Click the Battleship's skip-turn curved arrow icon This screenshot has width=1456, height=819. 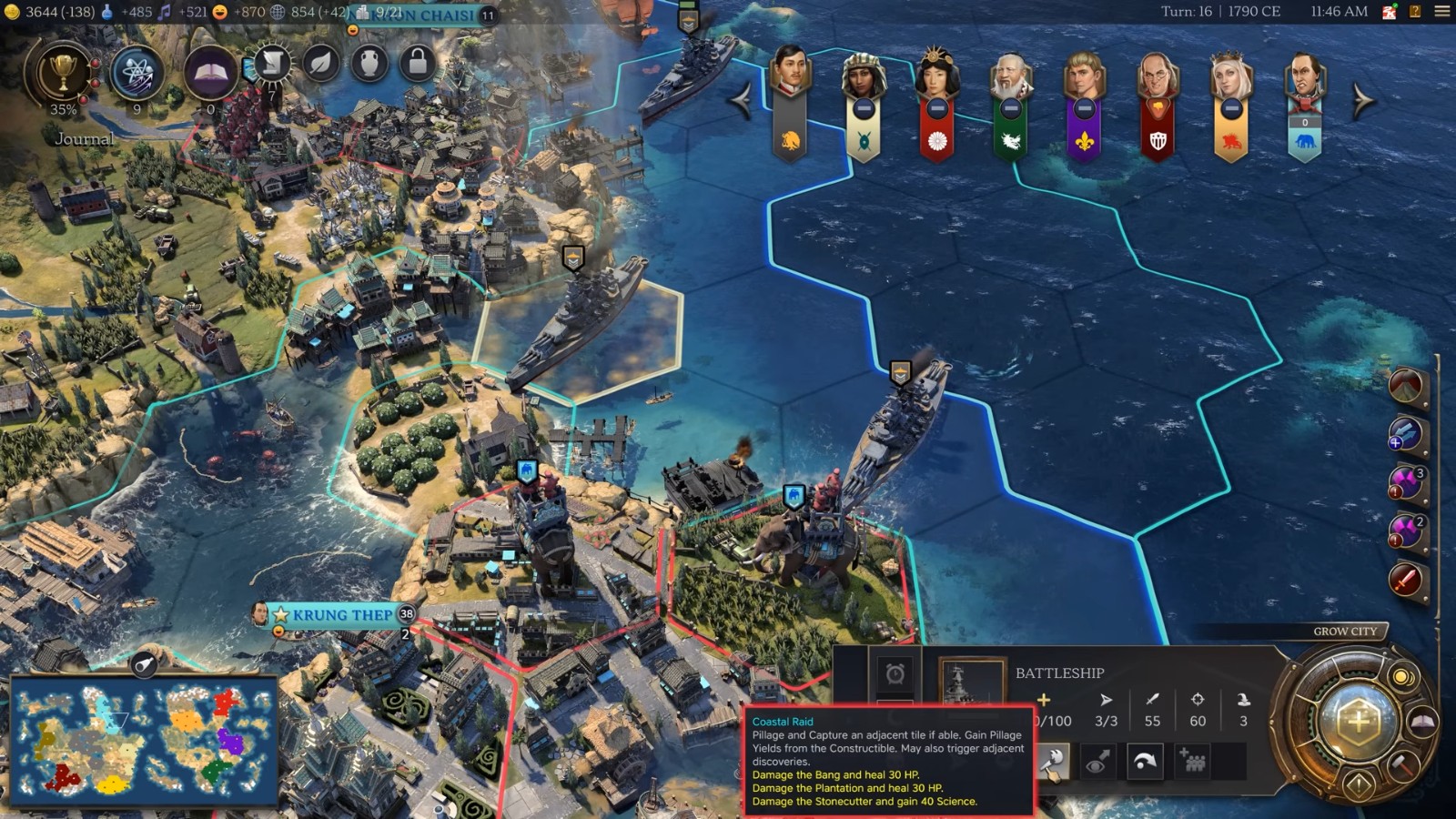pyautogui.click(x=1145, y=759)
